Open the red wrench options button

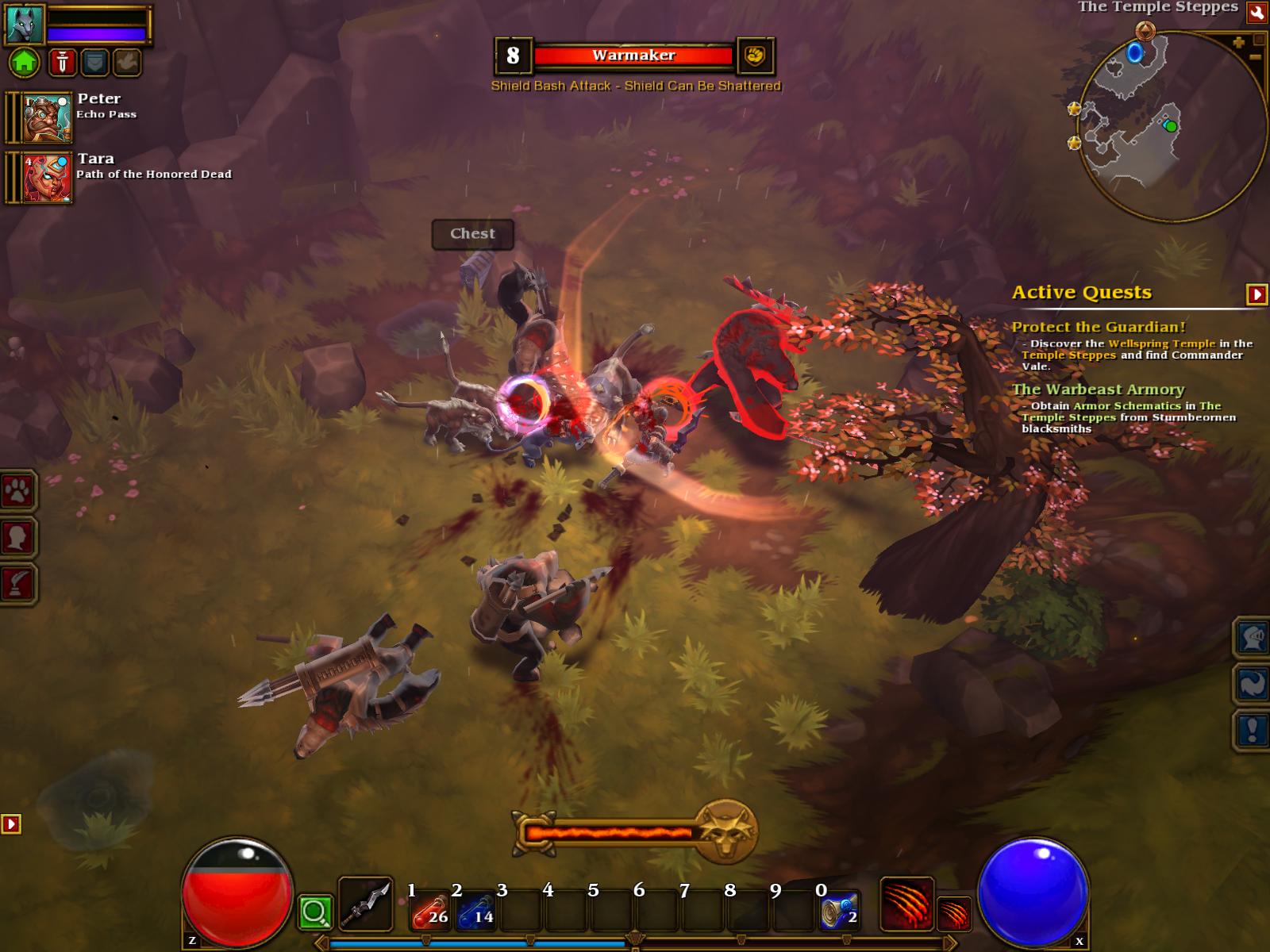pos(1257,11)
